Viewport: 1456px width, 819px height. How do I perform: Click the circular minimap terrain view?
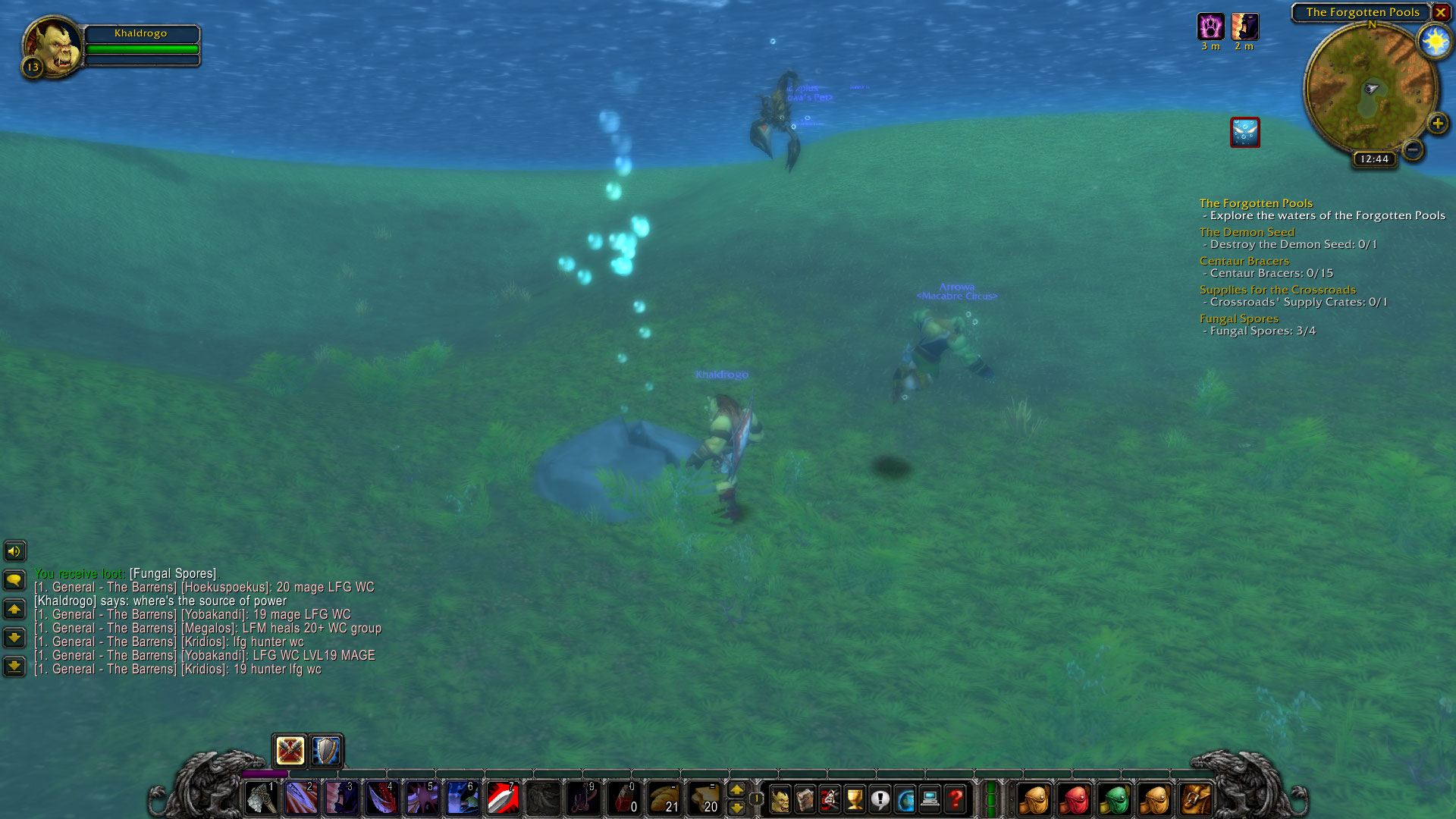[x=1370, y=89]
